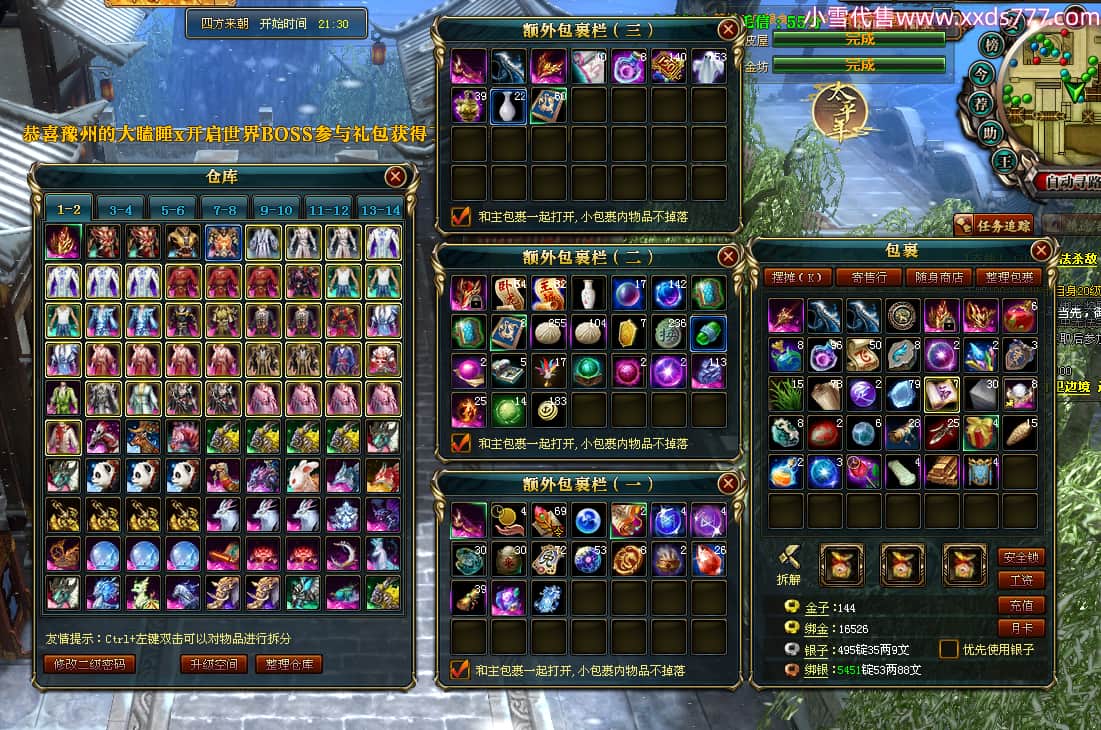
Task: Close the 额外包裹栏(三) window
Action: 727,30
